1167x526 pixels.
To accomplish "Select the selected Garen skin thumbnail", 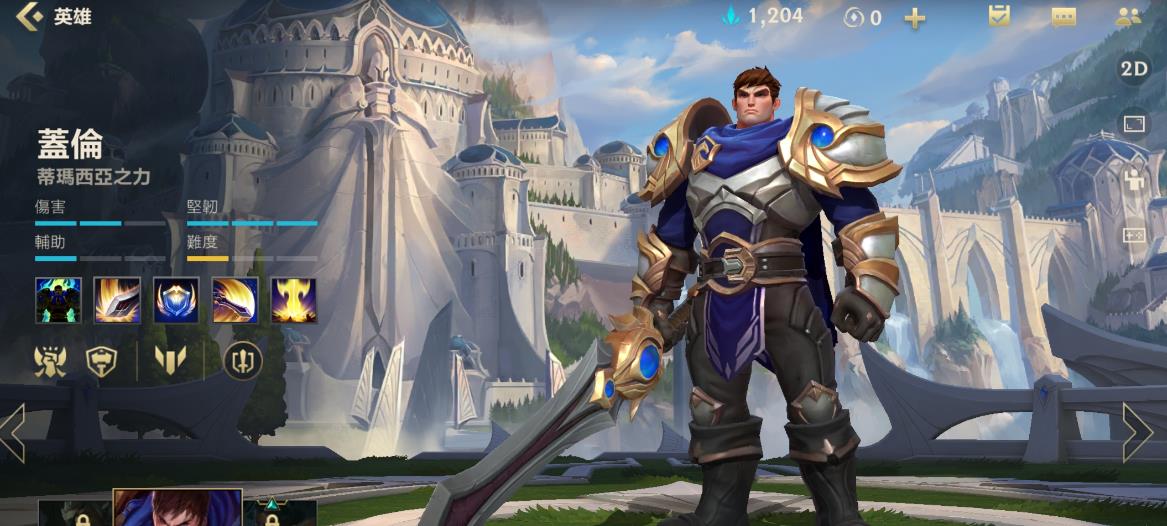I will pyautogui.click(x=177, y=508).
